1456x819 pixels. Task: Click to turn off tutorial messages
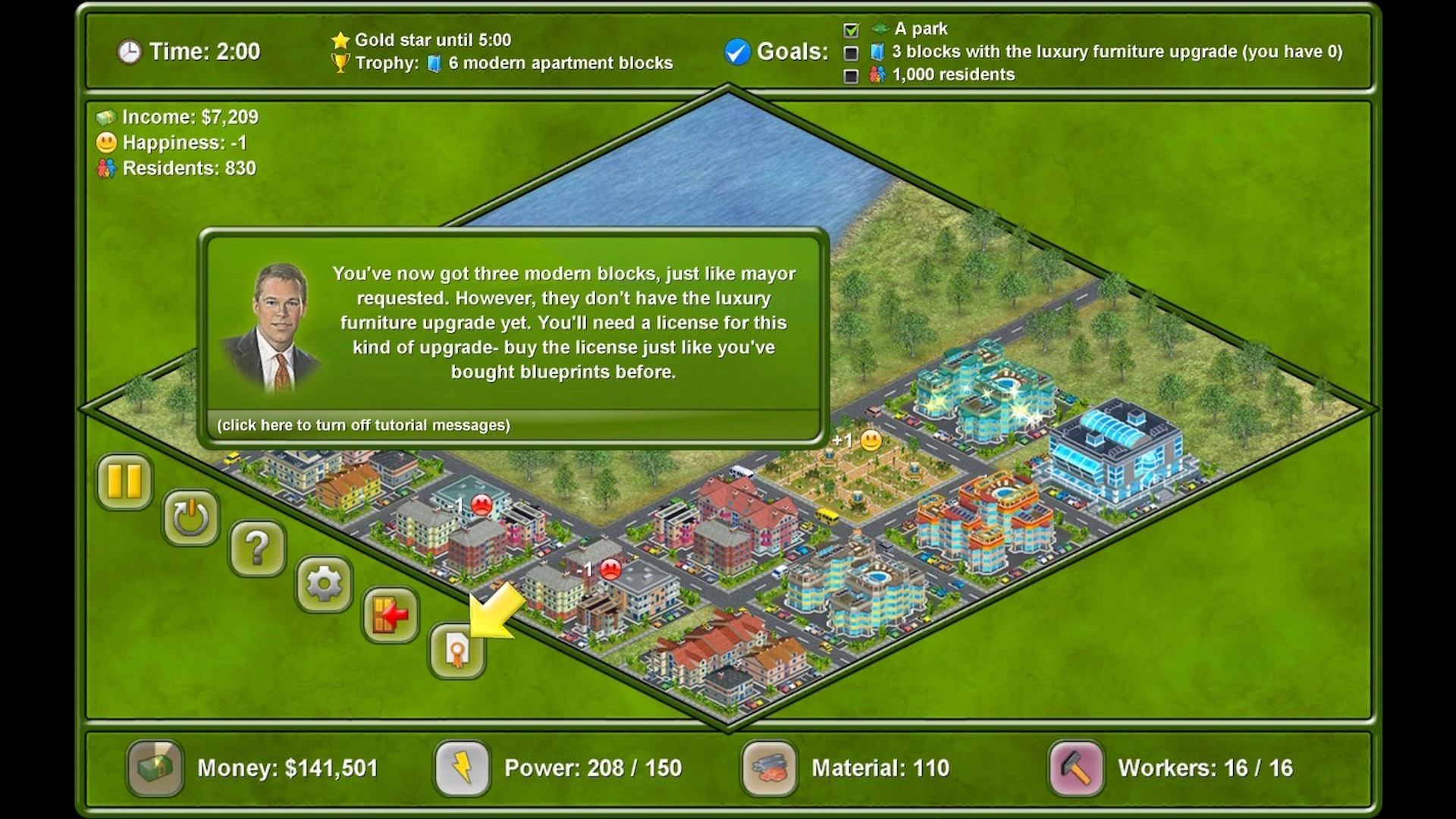364,425
